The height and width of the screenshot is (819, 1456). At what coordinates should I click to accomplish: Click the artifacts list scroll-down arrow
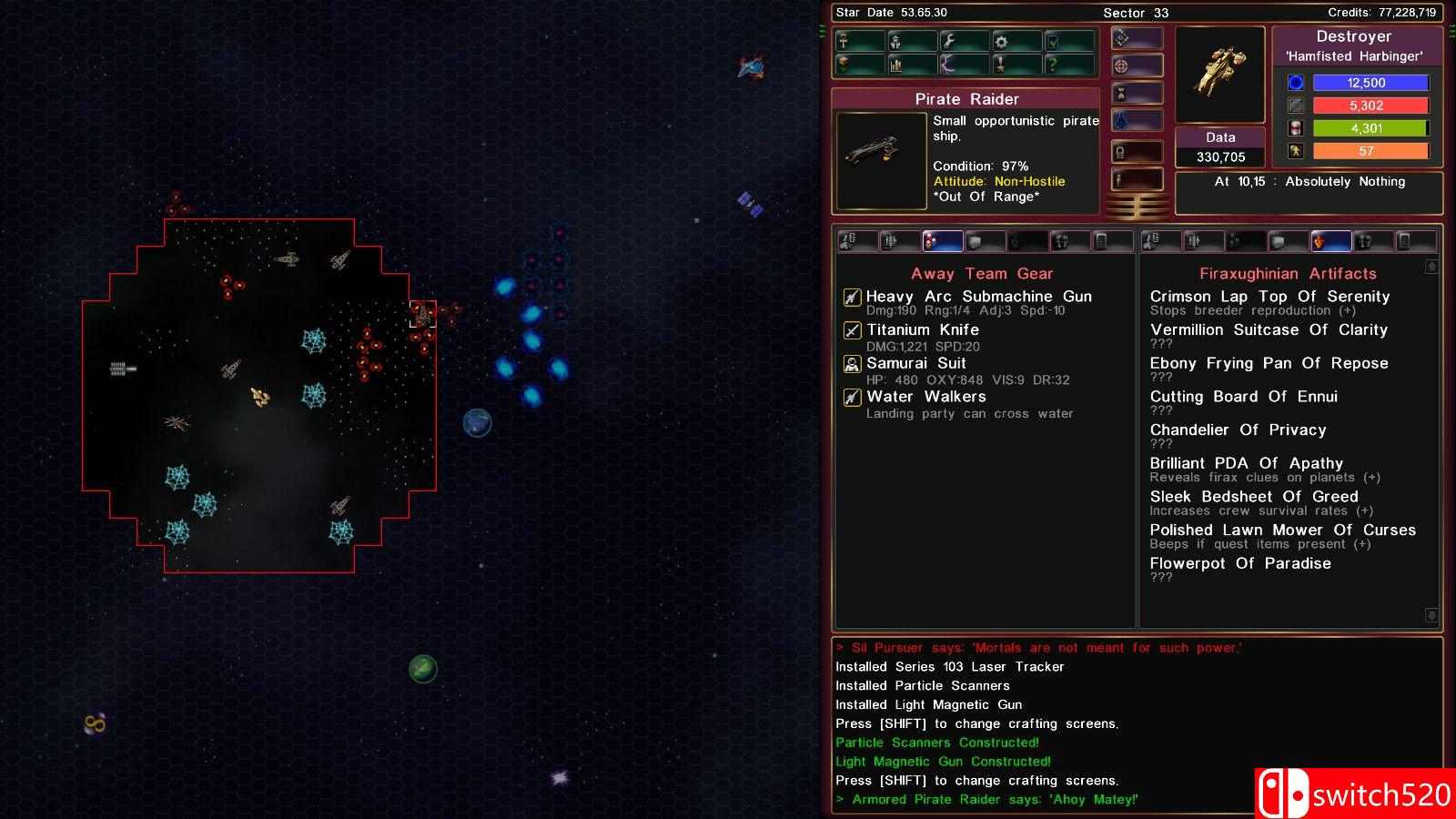coord(1431,615)
